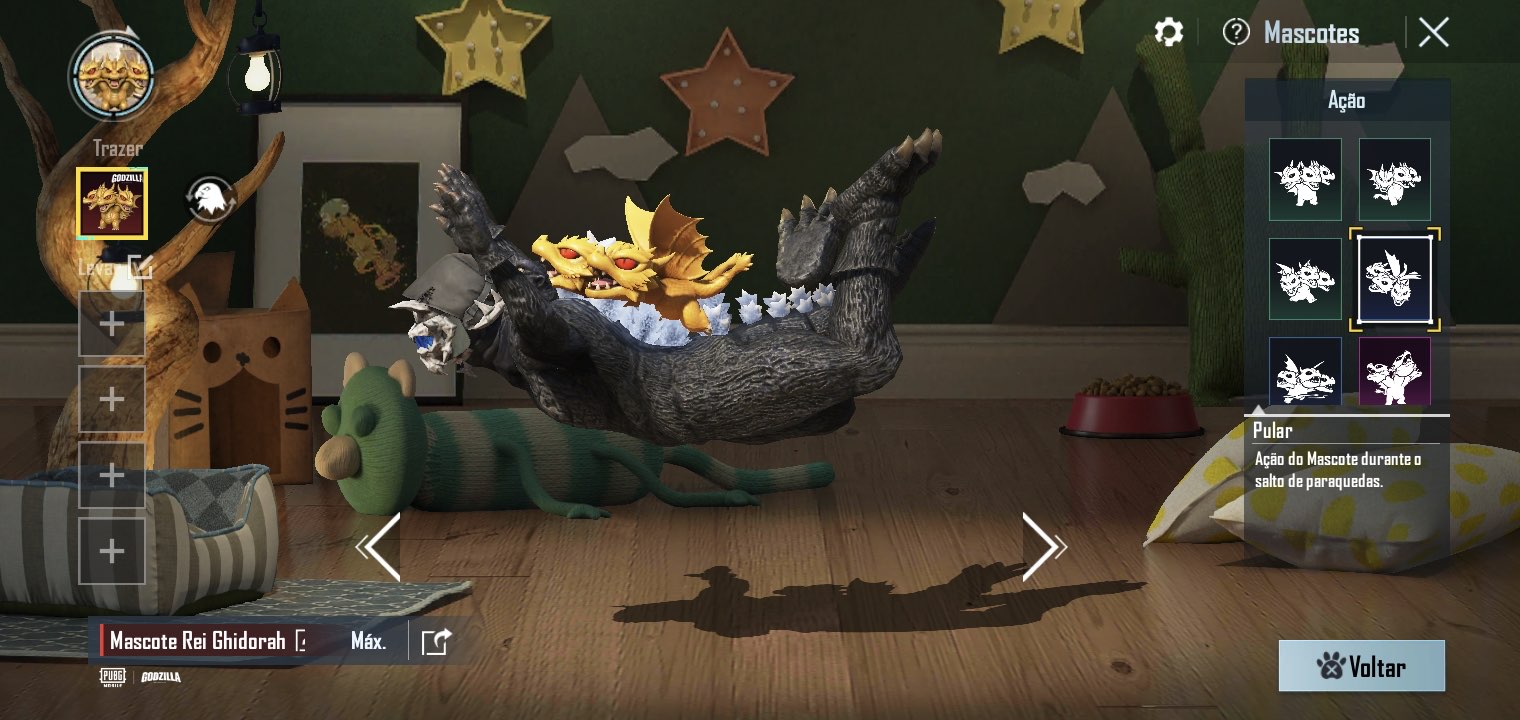This screenshot has height=720, width=1520.
Task: Select the highlighted Pular action thumbnail
Action: pos(1394,279)
